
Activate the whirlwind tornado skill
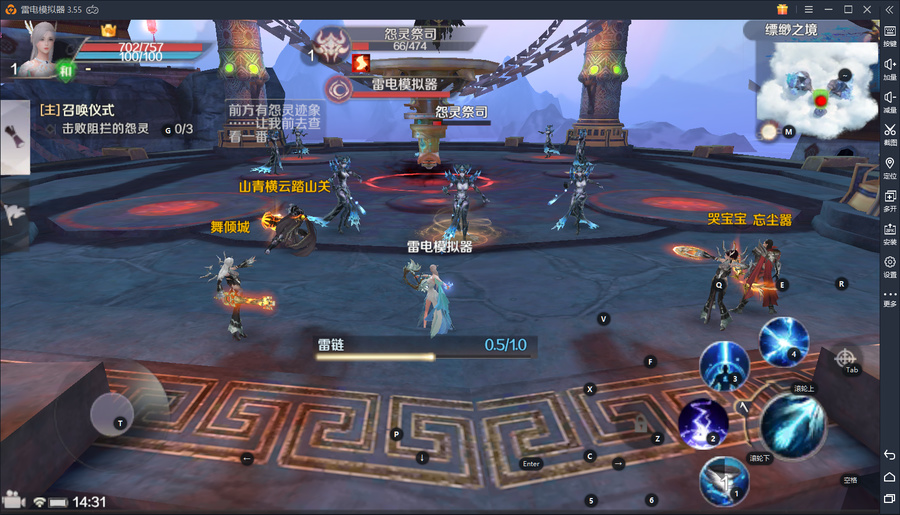[724, 479]
